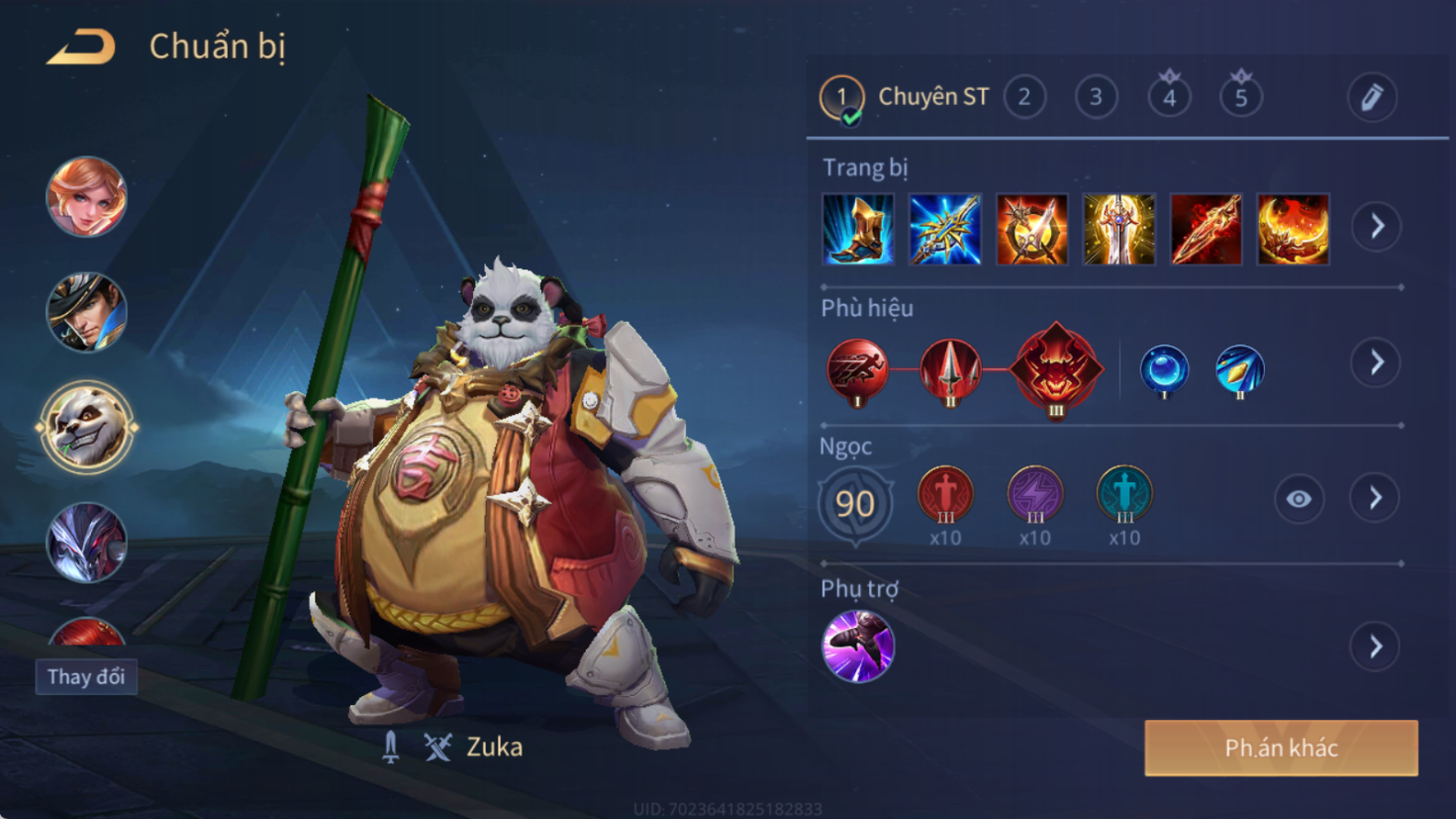Select the red demon mask emblem
This screenshot has height=819, width=1456.
point(1056,369)
